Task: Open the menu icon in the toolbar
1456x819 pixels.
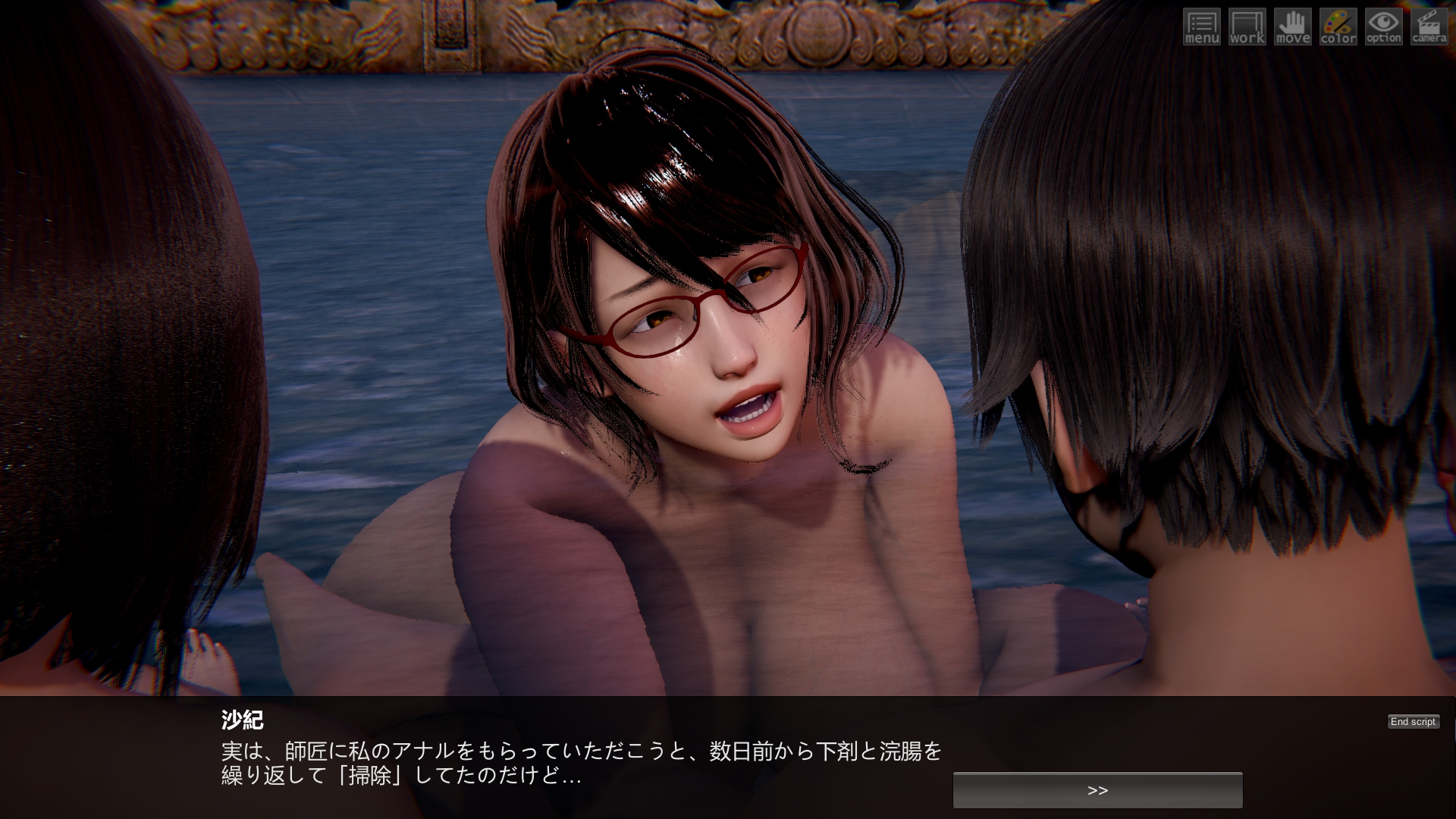Action: click(x=1202, y=27)
